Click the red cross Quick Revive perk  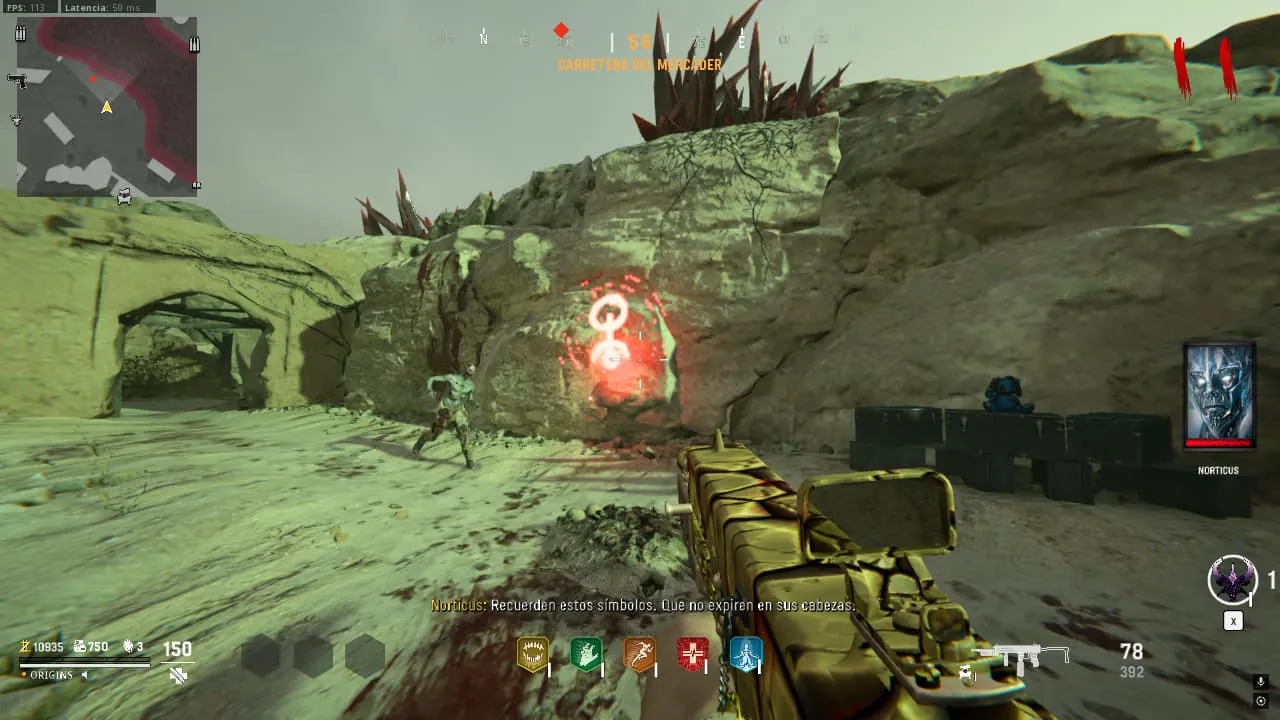point(692,654)
